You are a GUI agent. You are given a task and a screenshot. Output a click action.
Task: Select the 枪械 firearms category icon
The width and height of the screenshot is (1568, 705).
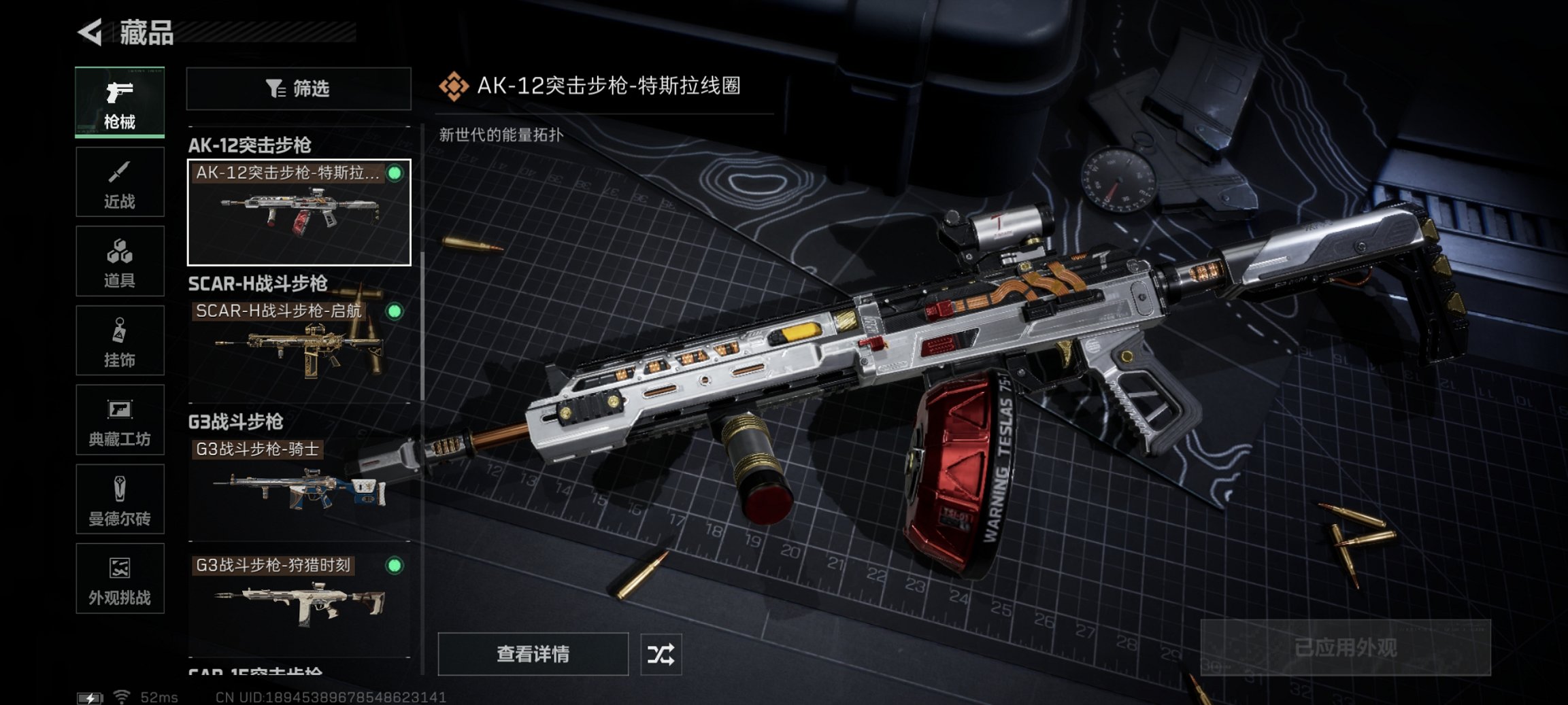tap(120, 101)
